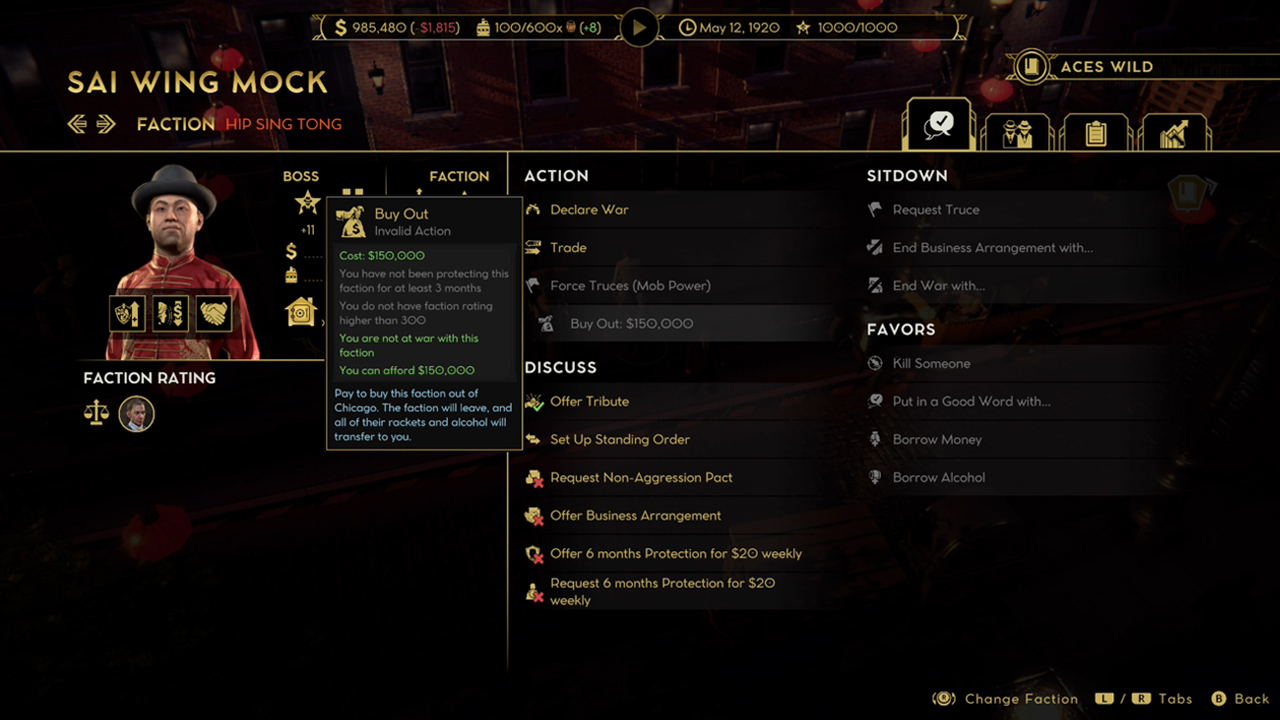
Task: Click the shield-upgrade relationship icon
Action: tap(126, 313)
